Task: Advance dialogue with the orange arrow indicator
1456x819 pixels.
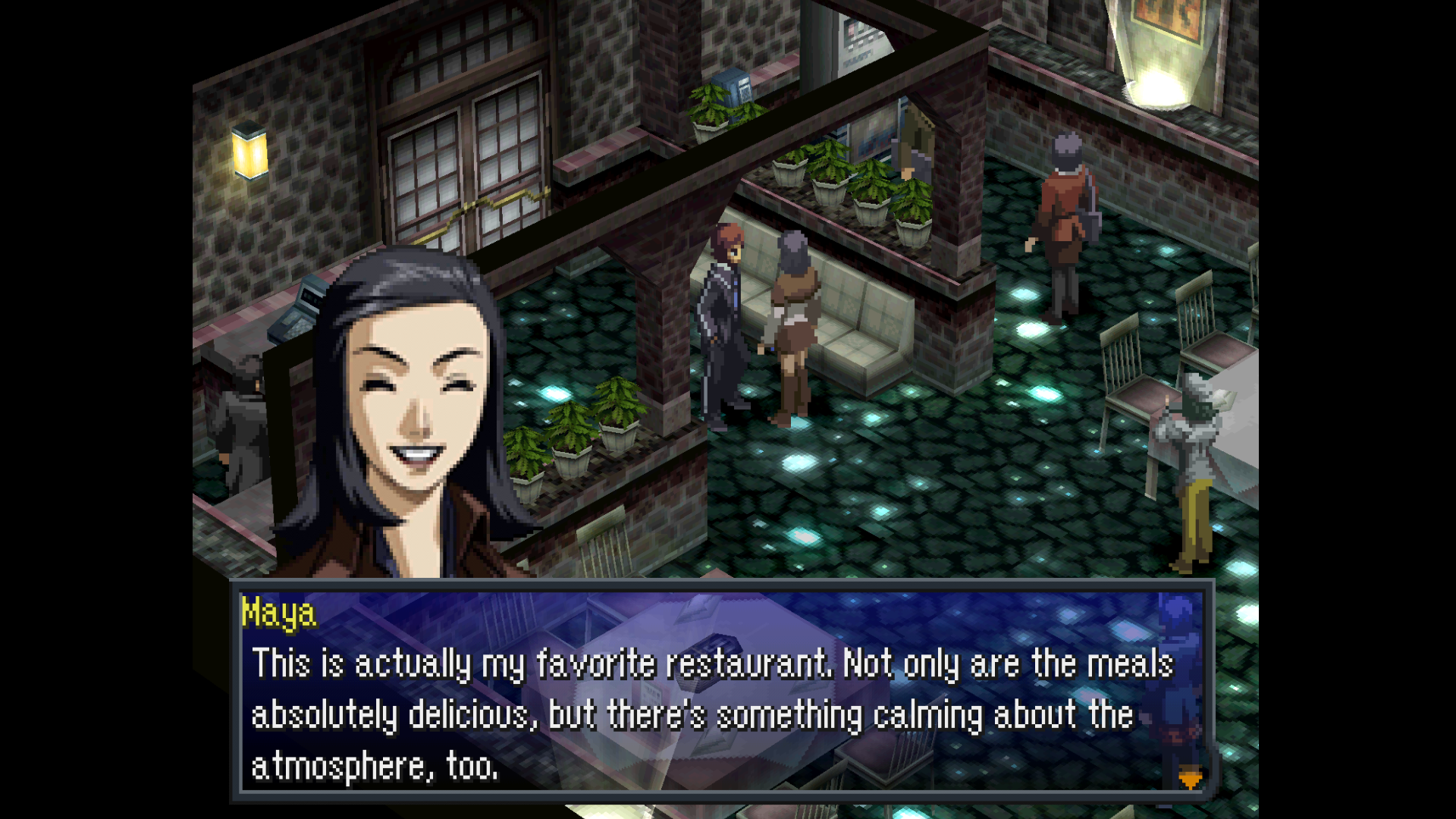Action: click(x=1190, y=779)
